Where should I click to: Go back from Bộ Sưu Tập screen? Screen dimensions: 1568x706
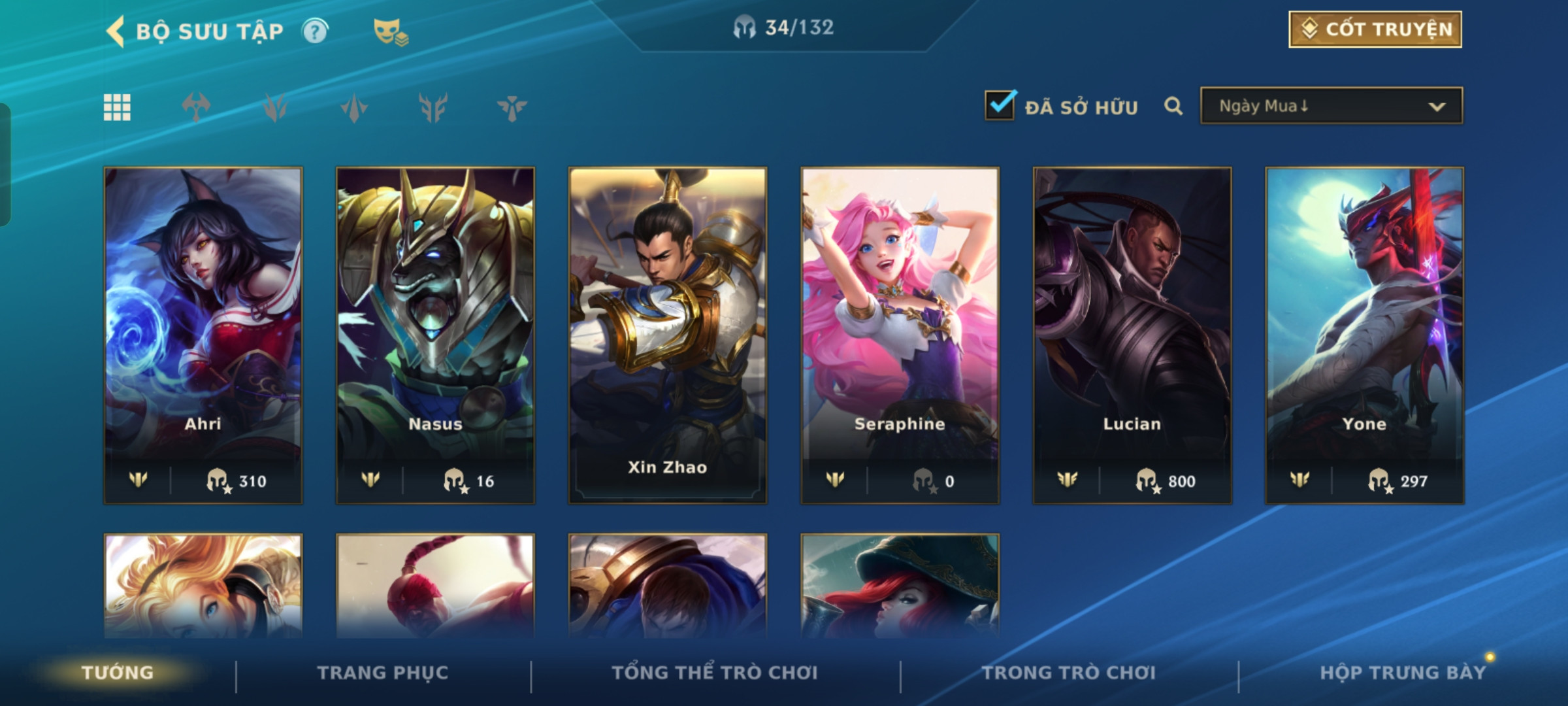click(116, 31)
